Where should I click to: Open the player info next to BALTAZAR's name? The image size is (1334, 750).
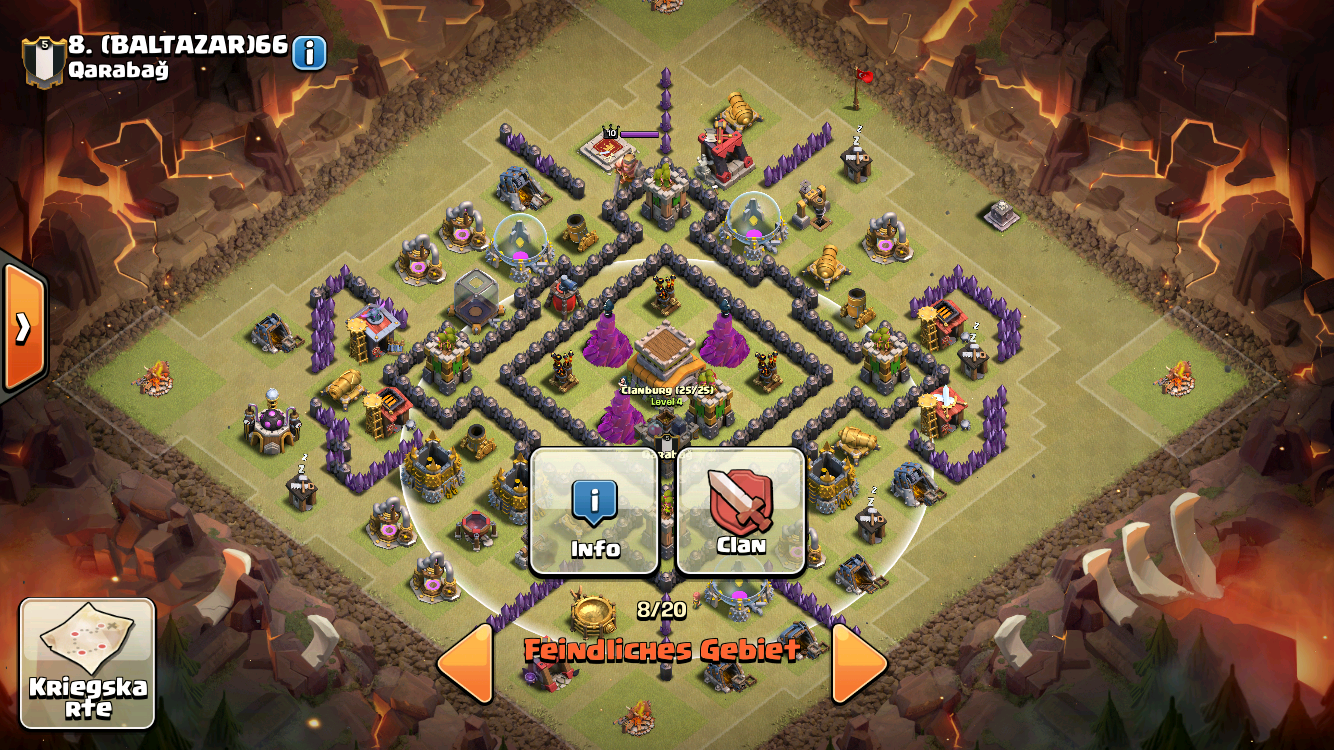pyautogui.click(x=309, y=53)
